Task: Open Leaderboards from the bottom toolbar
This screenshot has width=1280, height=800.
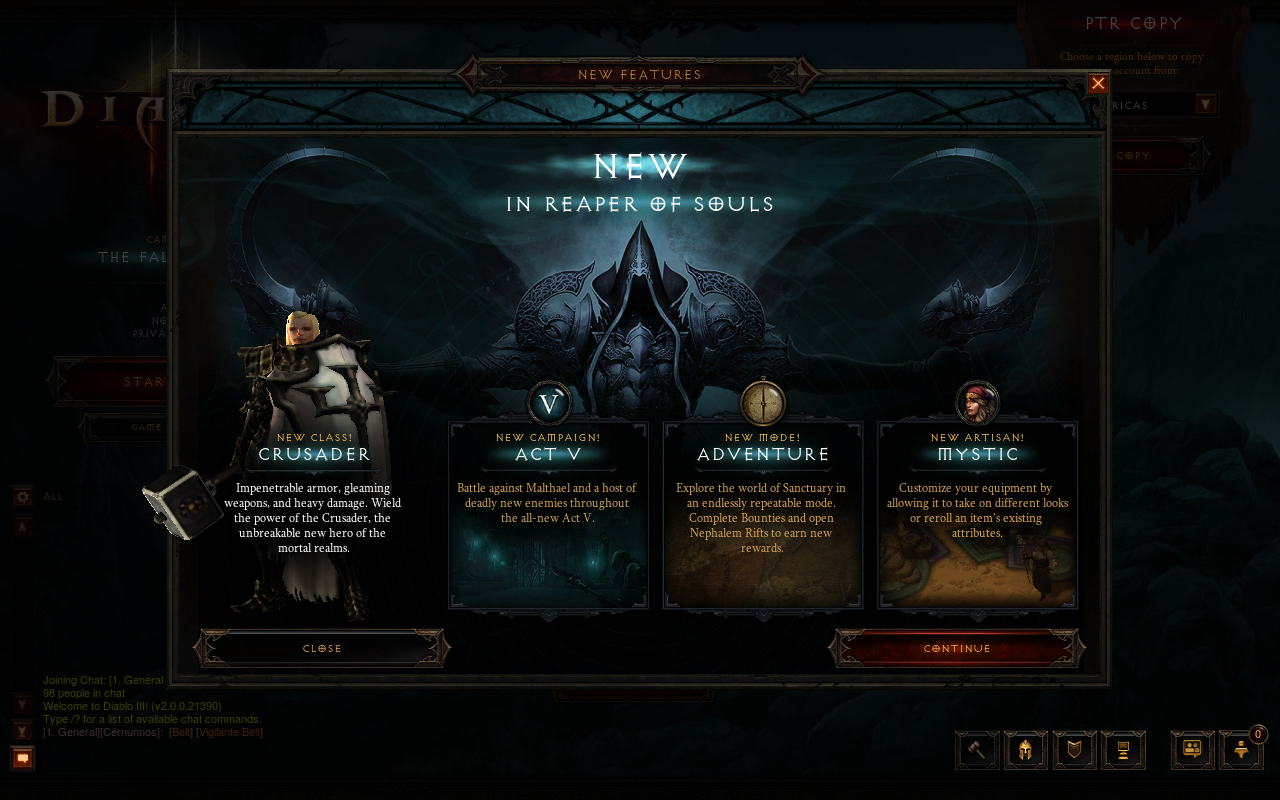Action: coord(1123,750)
